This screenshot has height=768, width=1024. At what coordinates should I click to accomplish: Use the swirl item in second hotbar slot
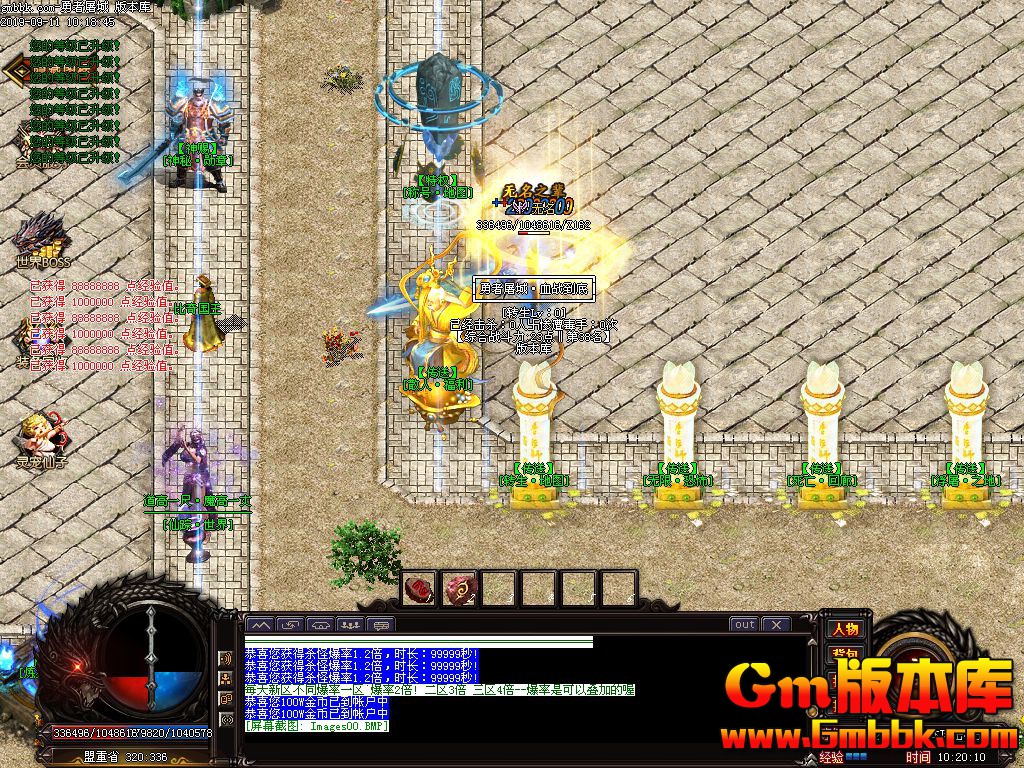coord(460,588)
